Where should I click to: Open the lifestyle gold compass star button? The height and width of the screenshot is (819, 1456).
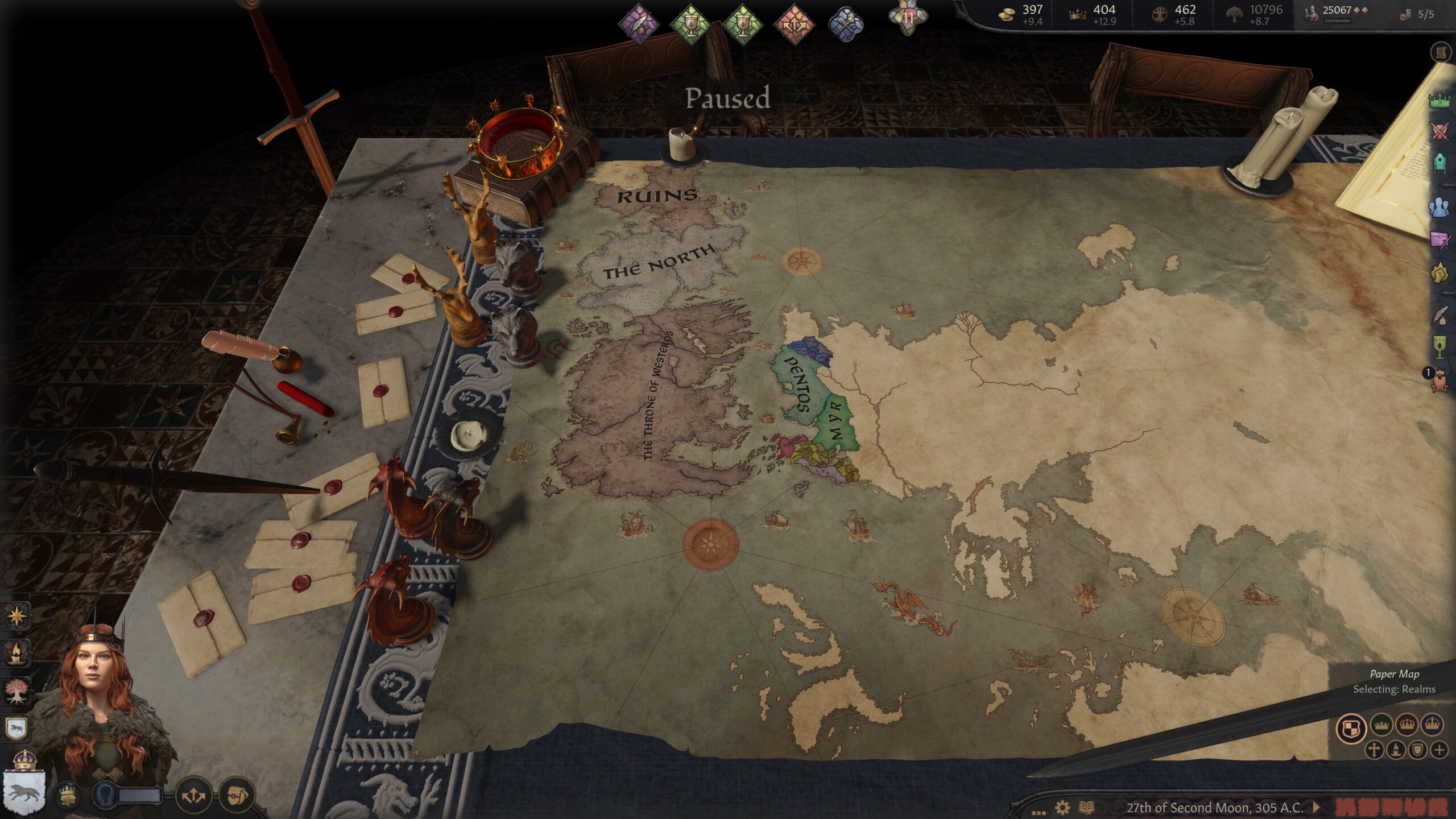pos(16,615)
